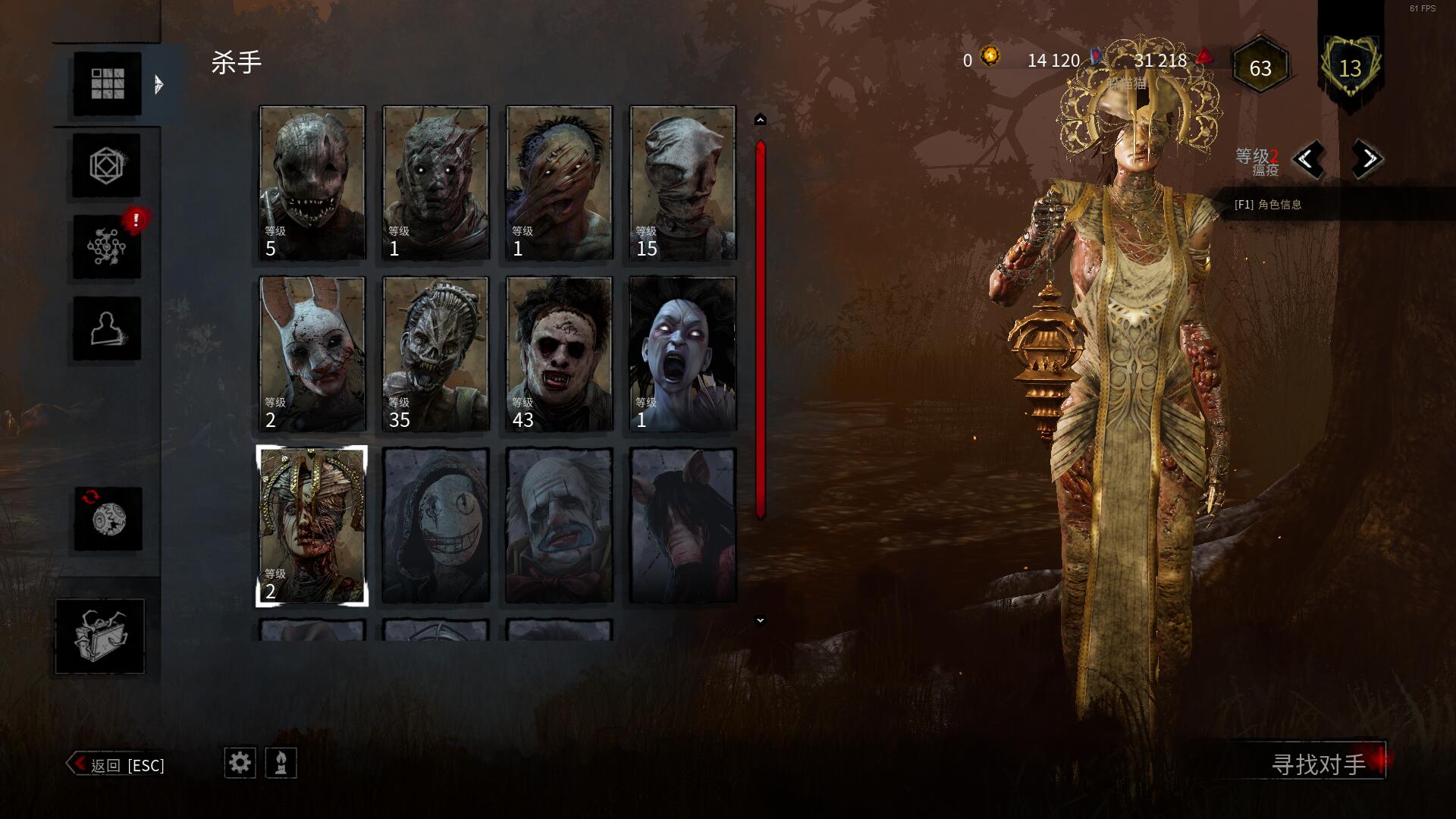Choose the highlighted Plague killer card

click(312, 526)
